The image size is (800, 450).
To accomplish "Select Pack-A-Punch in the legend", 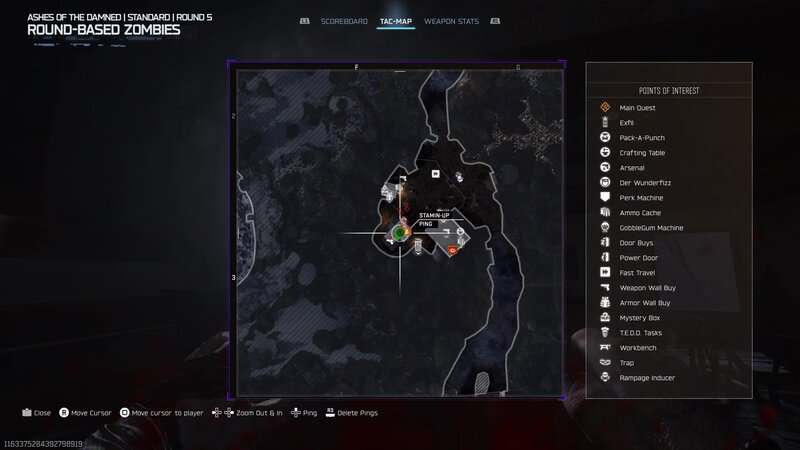I will pos(642,138).
